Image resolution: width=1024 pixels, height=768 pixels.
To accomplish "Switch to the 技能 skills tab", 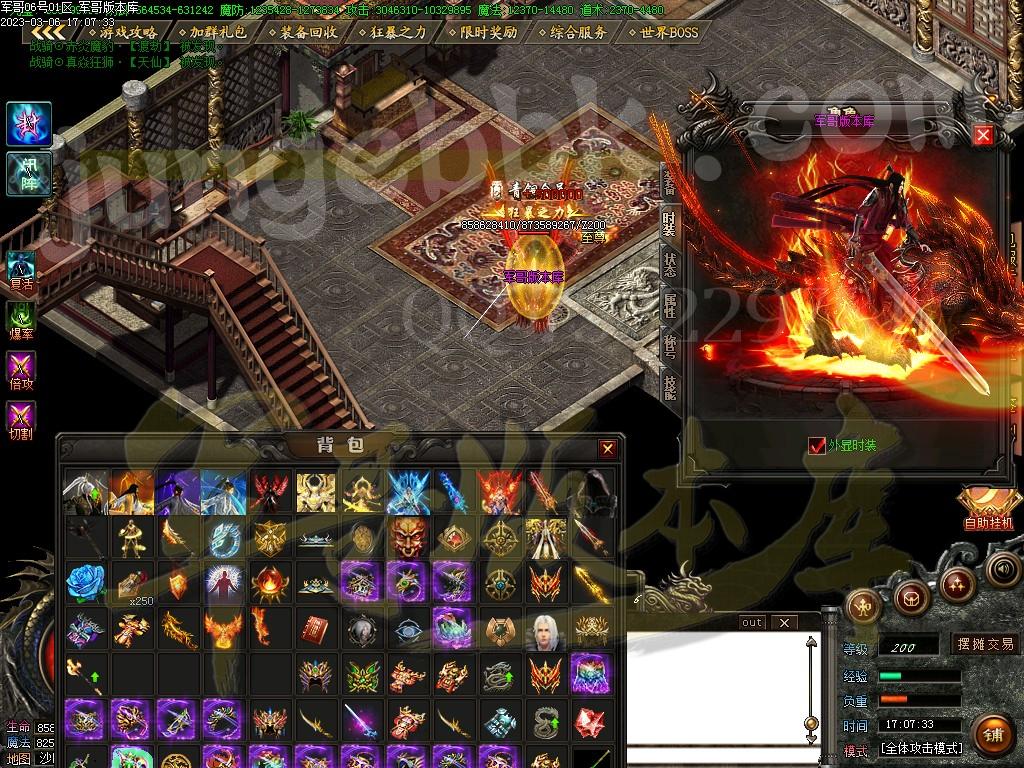I will [x=669, y=385].
